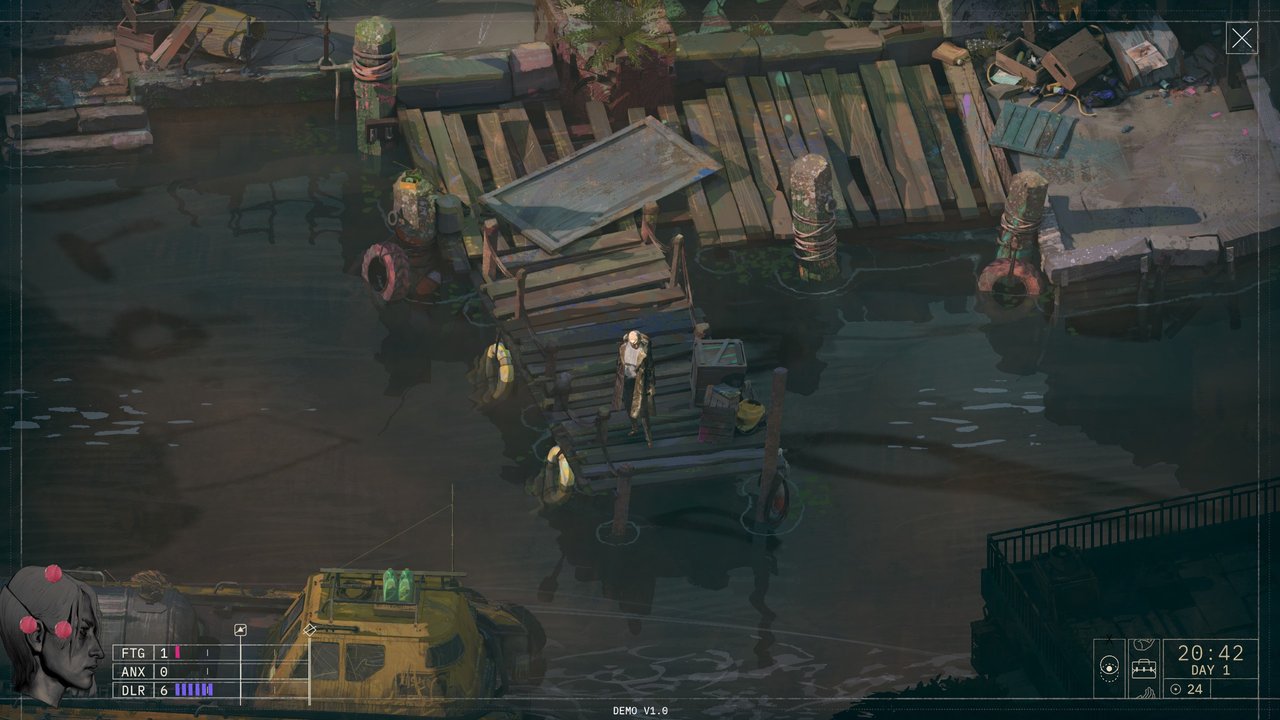Click the FTG label in the status panel
Image resolution: width=1280 pixels, height=720 pixels.
pyautogui.click(x=133, y=652)
